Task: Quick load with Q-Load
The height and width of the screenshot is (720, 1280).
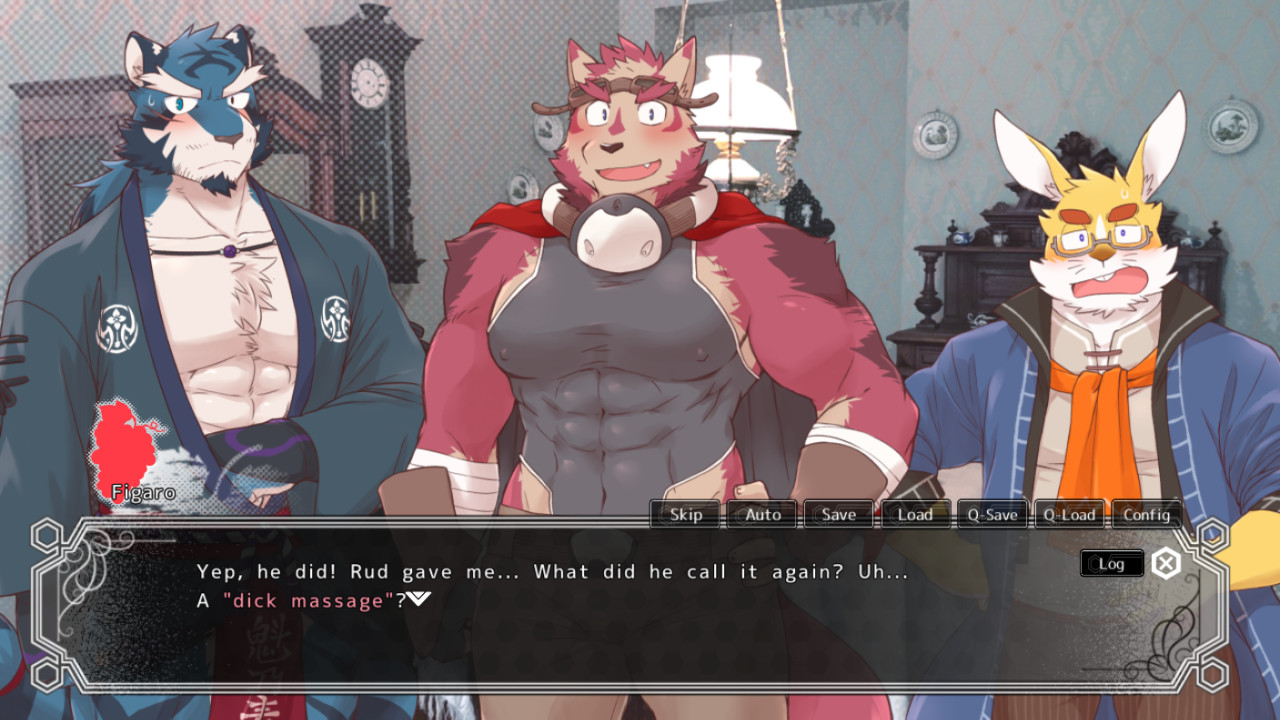Action: [1069, 514]
